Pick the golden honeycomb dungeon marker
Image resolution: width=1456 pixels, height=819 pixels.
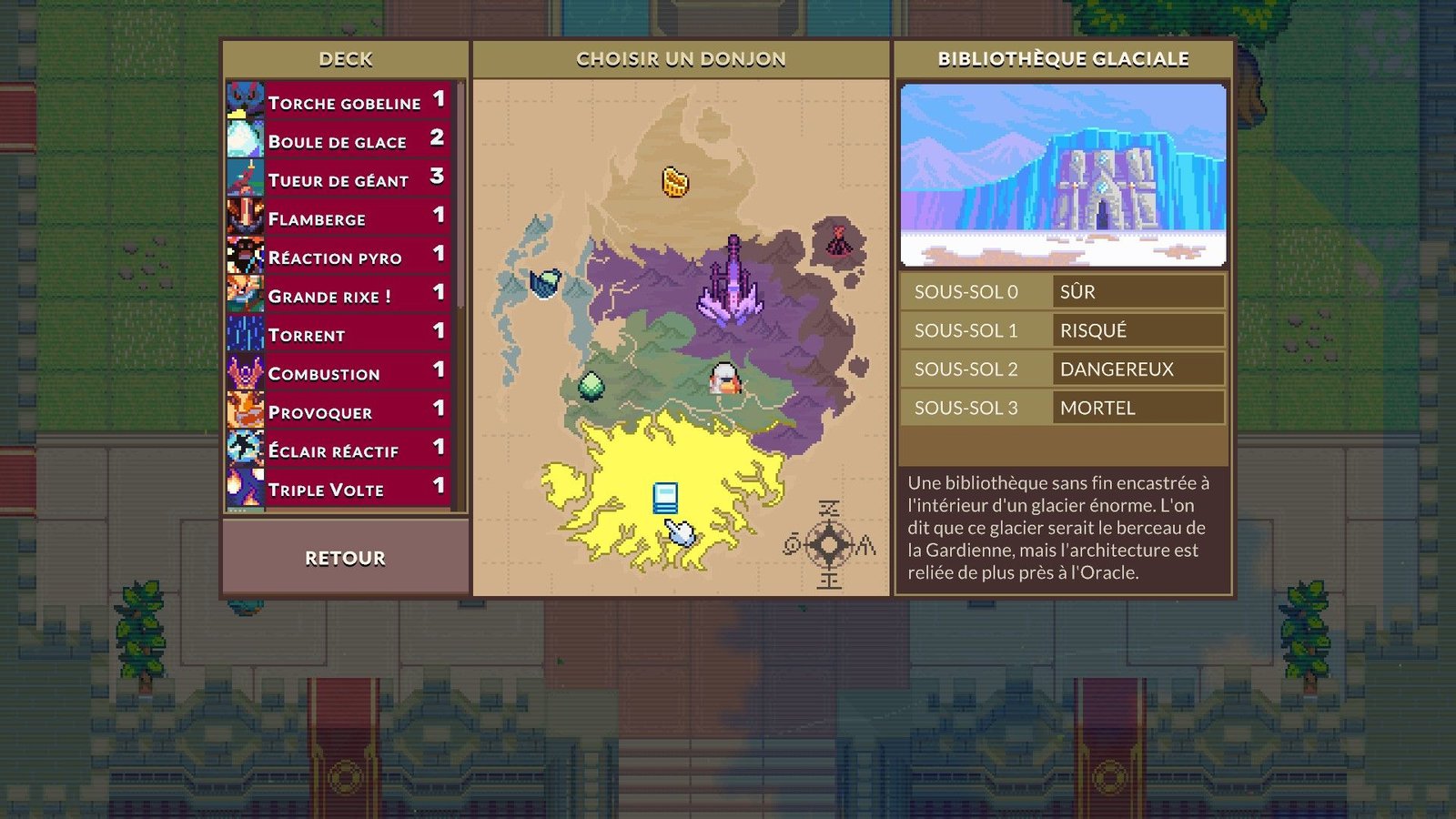click(x=674, y=182)
